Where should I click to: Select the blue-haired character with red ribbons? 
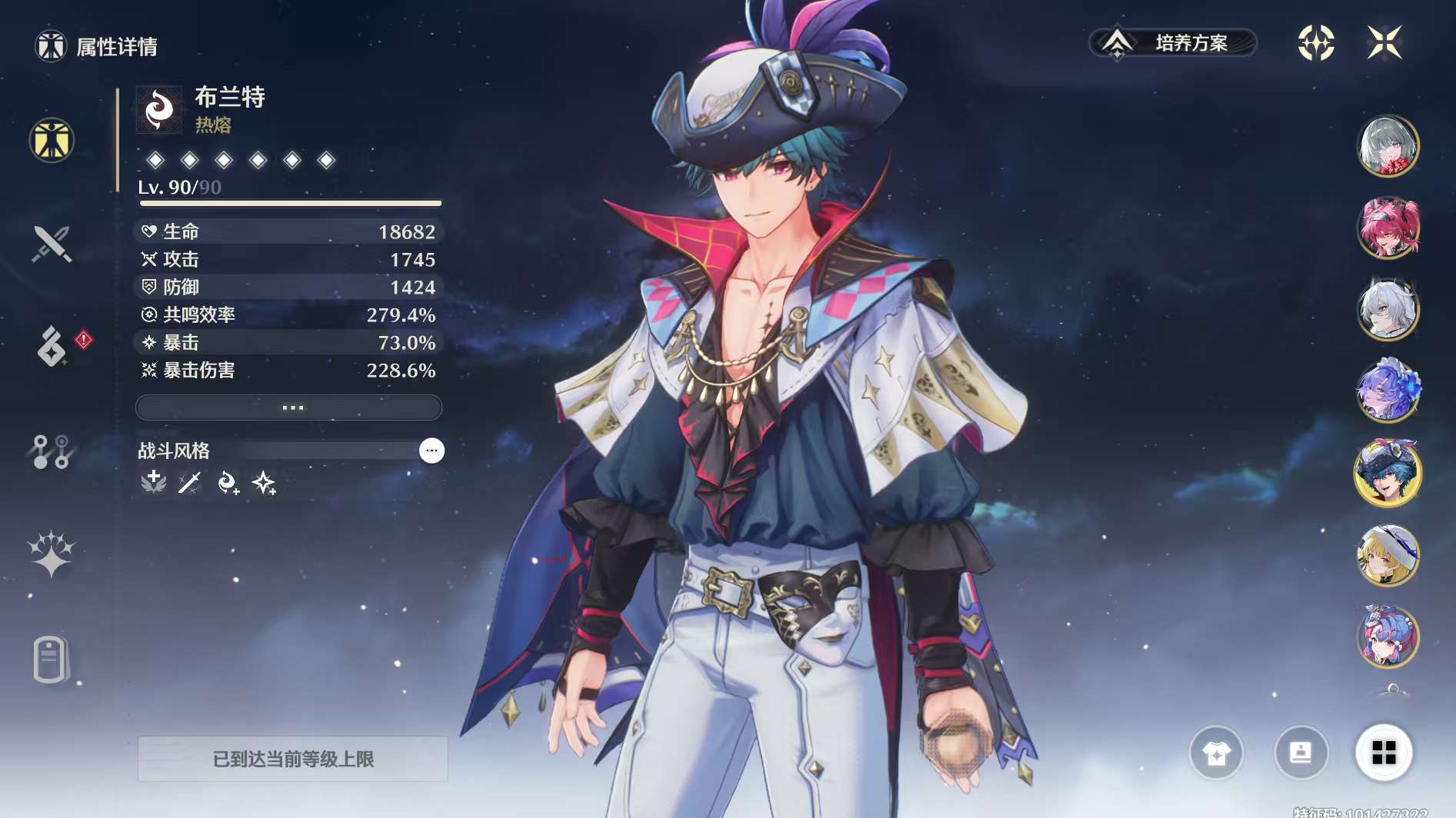point(1388,637)
